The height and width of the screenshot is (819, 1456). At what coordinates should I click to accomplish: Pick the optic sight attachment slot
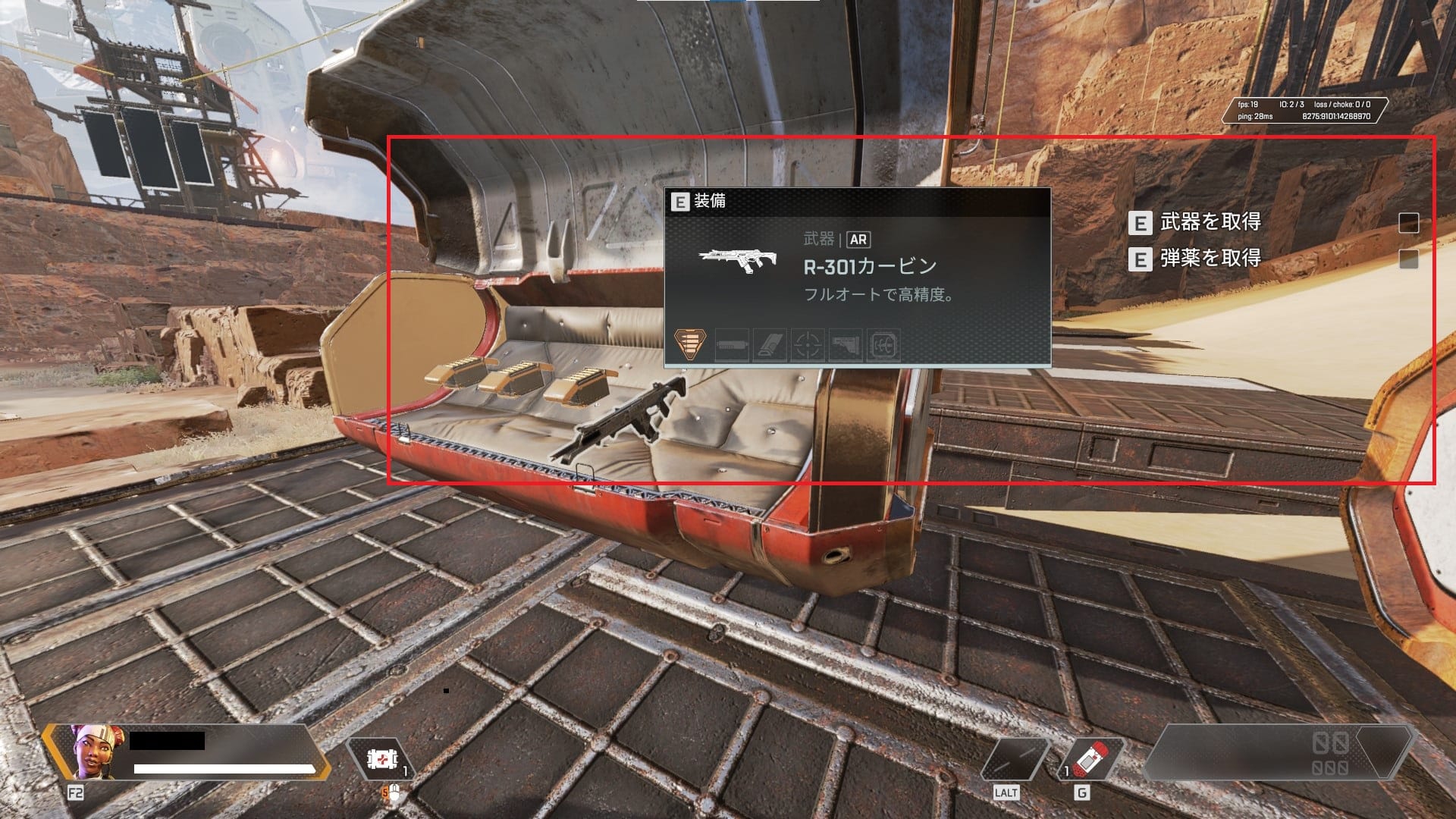(808, 345)
